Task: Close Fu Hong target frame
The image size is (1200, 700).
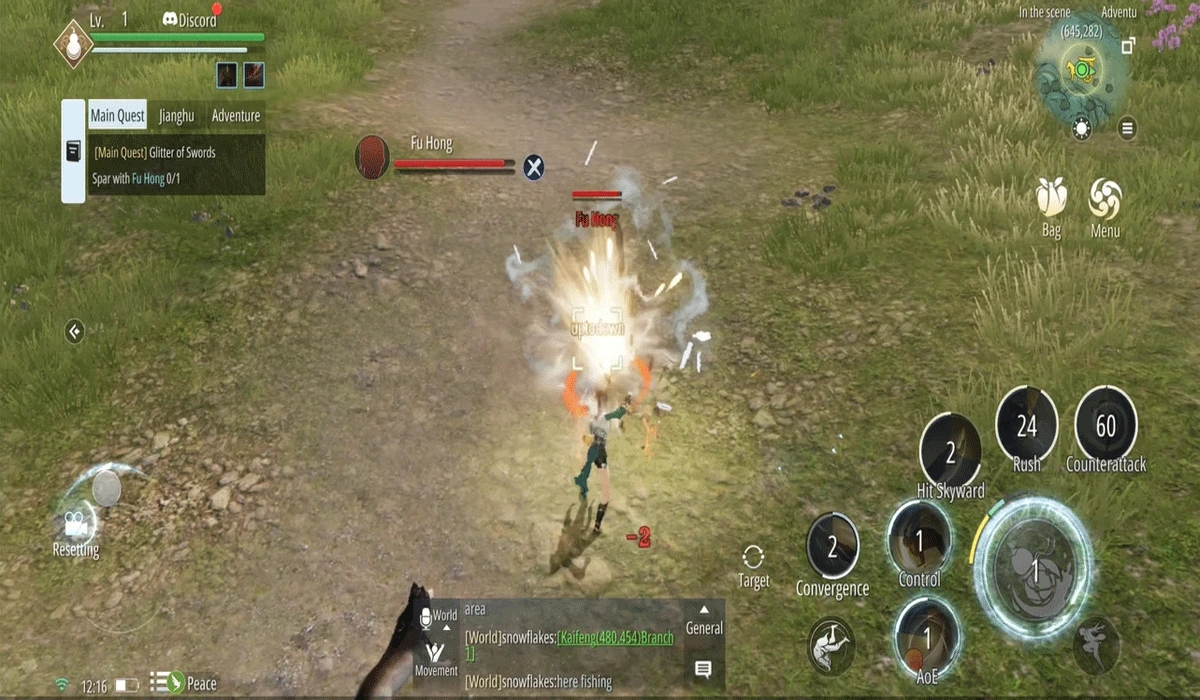Action: (x=535, y=167)
